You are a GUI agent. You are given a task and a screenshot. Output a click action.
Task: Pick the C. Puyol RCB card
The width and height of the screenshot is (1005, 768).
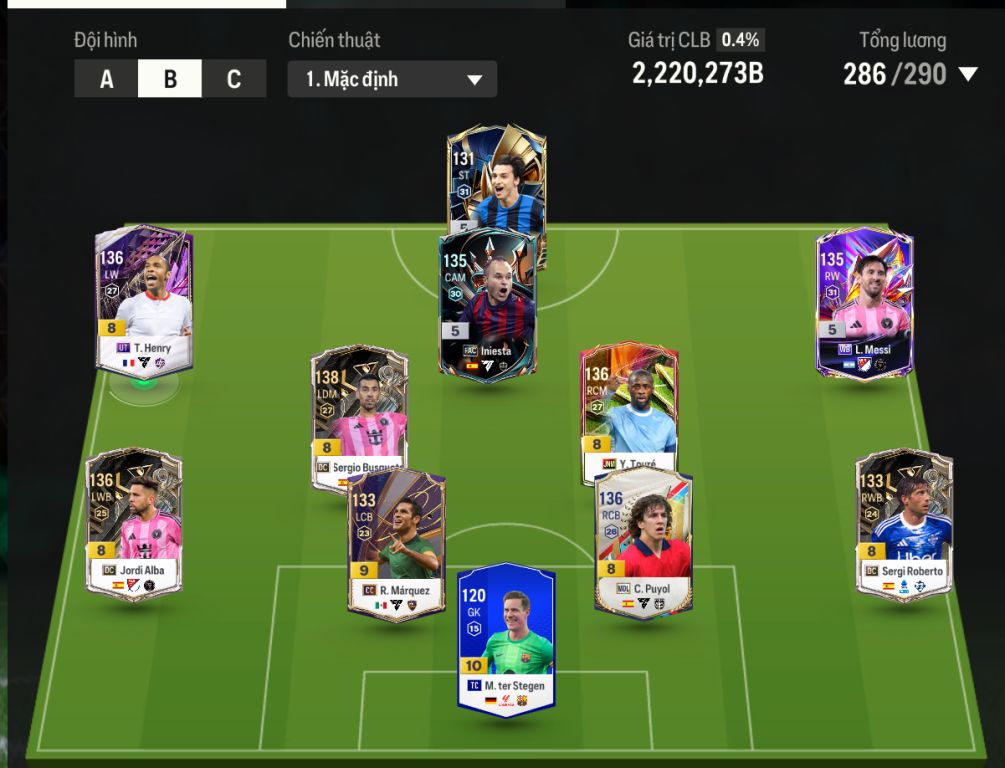[643, 542]
